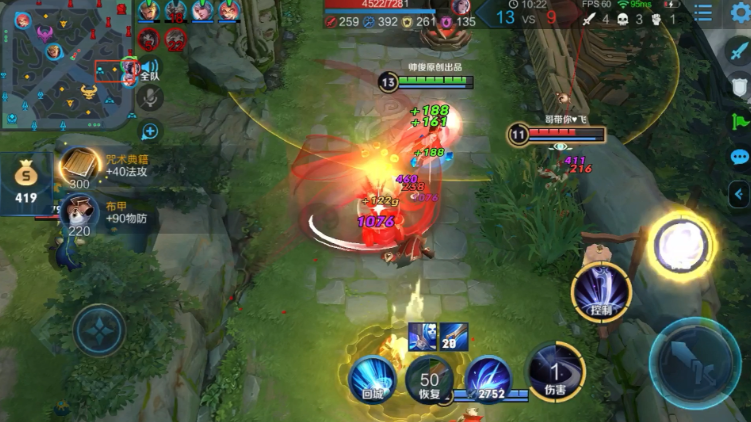Click the plus signal button below the microphone
Viewport: 751px width, 422px height.
pos(149,131)
